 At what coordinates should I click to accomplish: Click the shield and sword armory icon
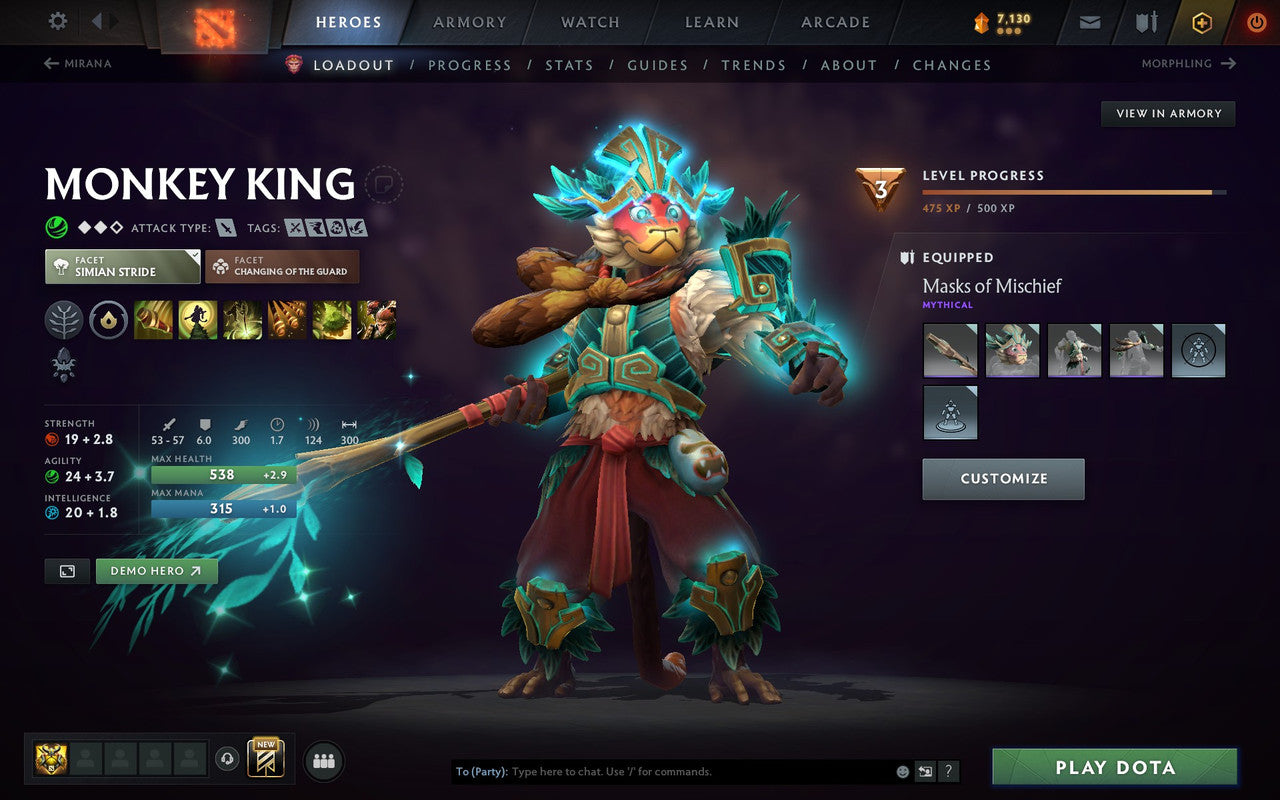[1146, 22]
